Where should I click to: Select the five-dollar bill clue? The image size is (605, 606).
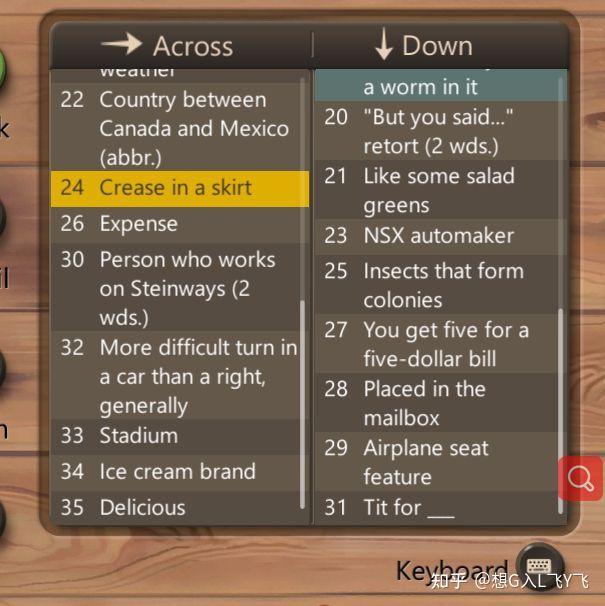[x=438, y=344]
